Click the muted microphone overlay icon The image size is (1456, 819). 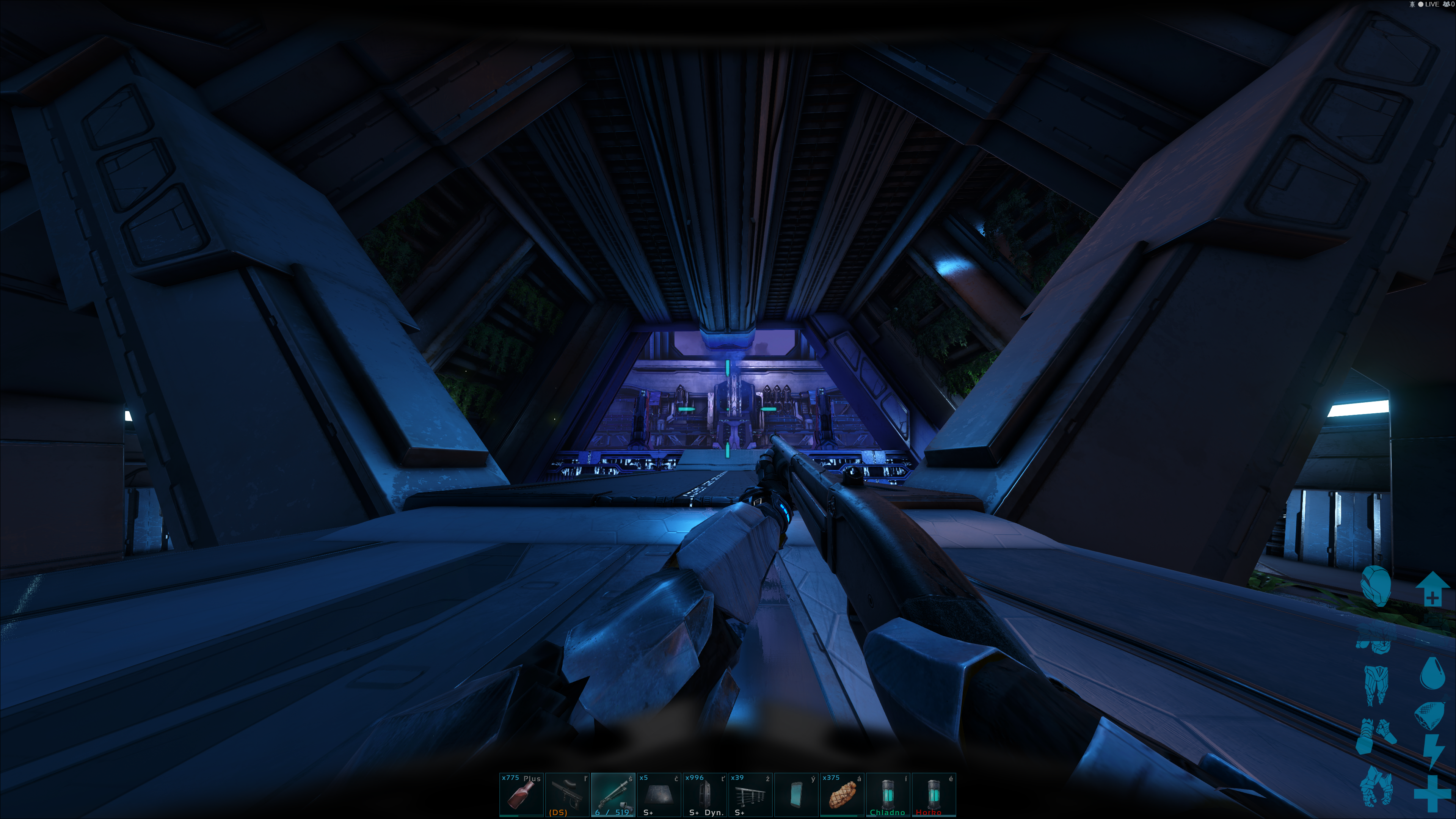pos(1412,5)
